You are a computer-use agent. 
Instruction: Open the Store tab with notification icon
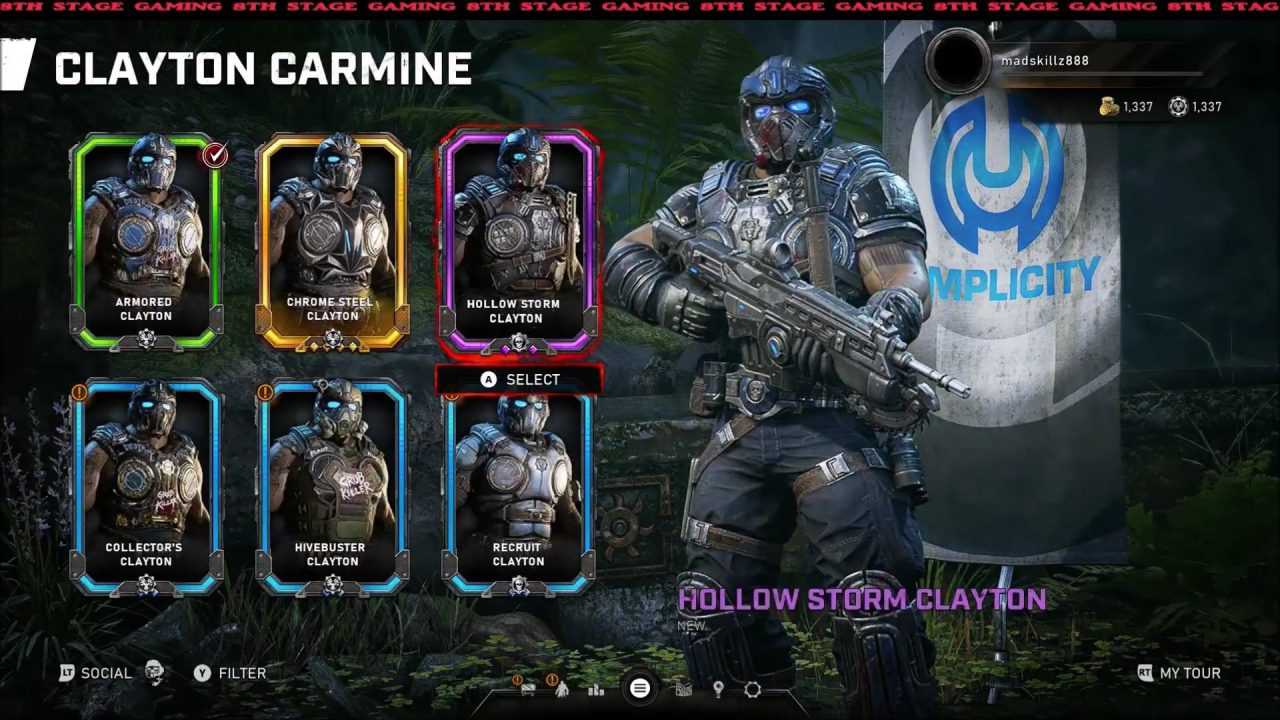click(x=528, y=690)
